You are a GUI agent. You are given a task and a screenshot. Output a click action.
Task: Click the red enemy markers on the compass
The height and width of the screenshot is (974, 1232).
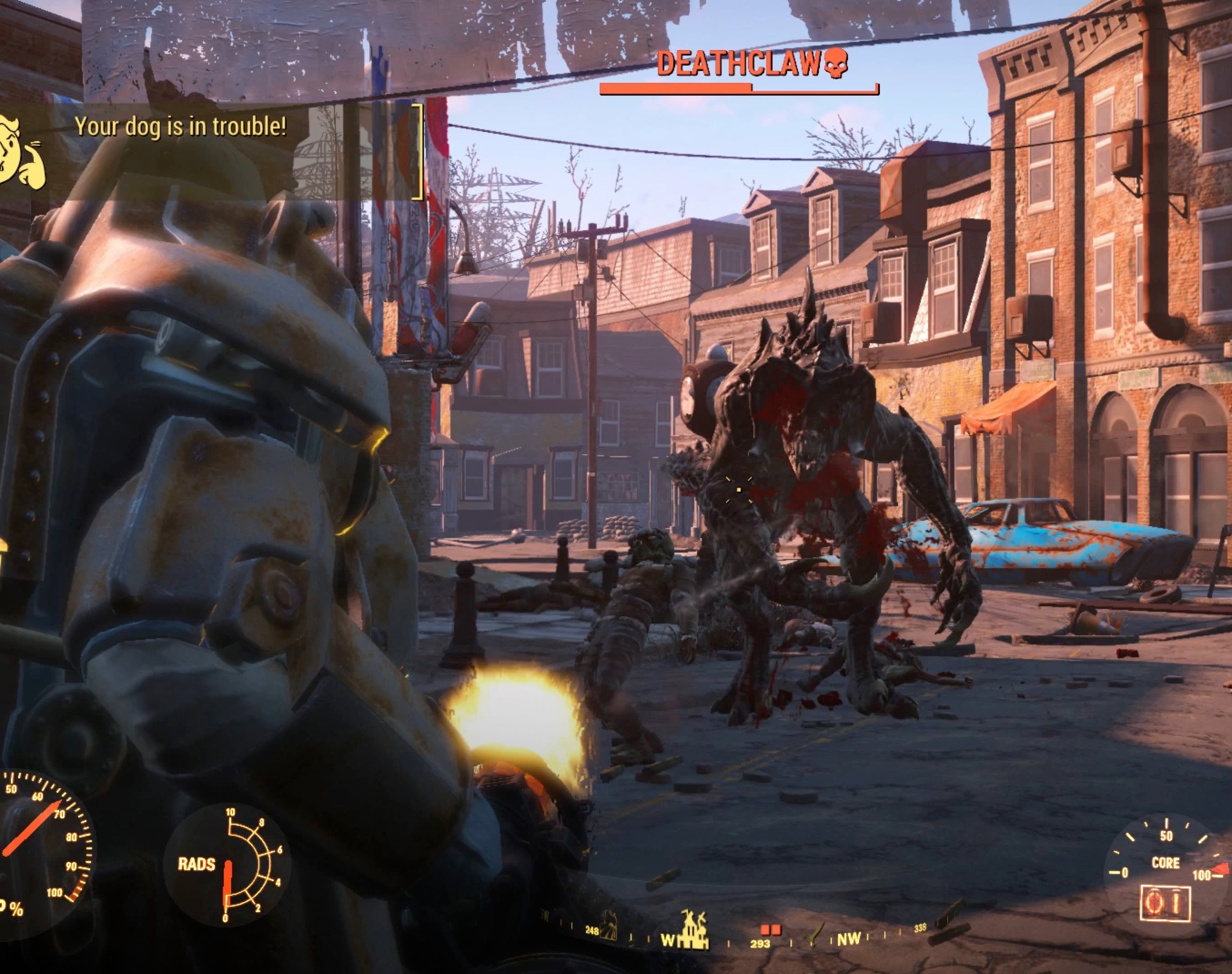click(770, 929)
